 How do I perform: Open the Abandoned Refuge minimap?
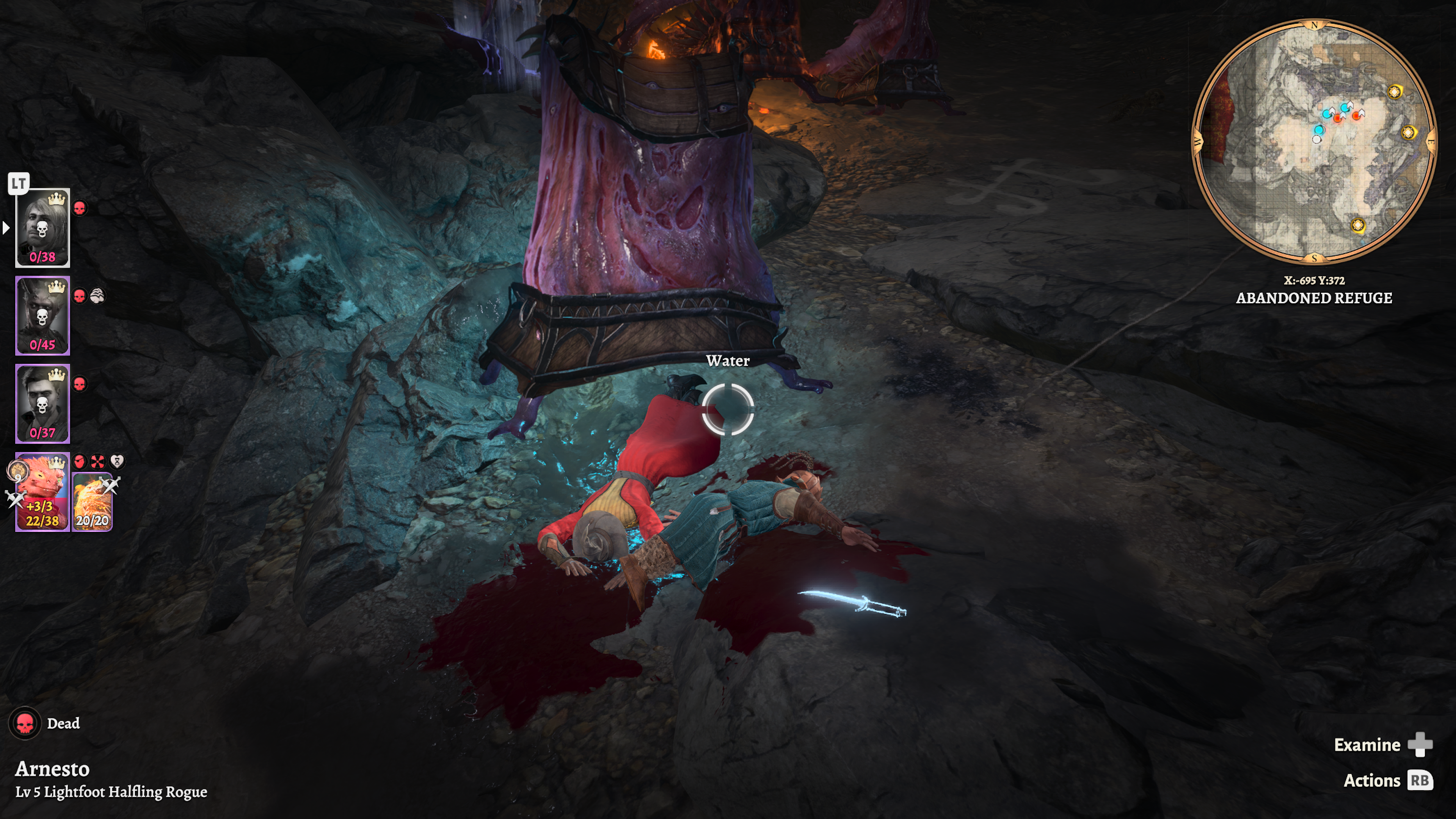pos(1314,141)
